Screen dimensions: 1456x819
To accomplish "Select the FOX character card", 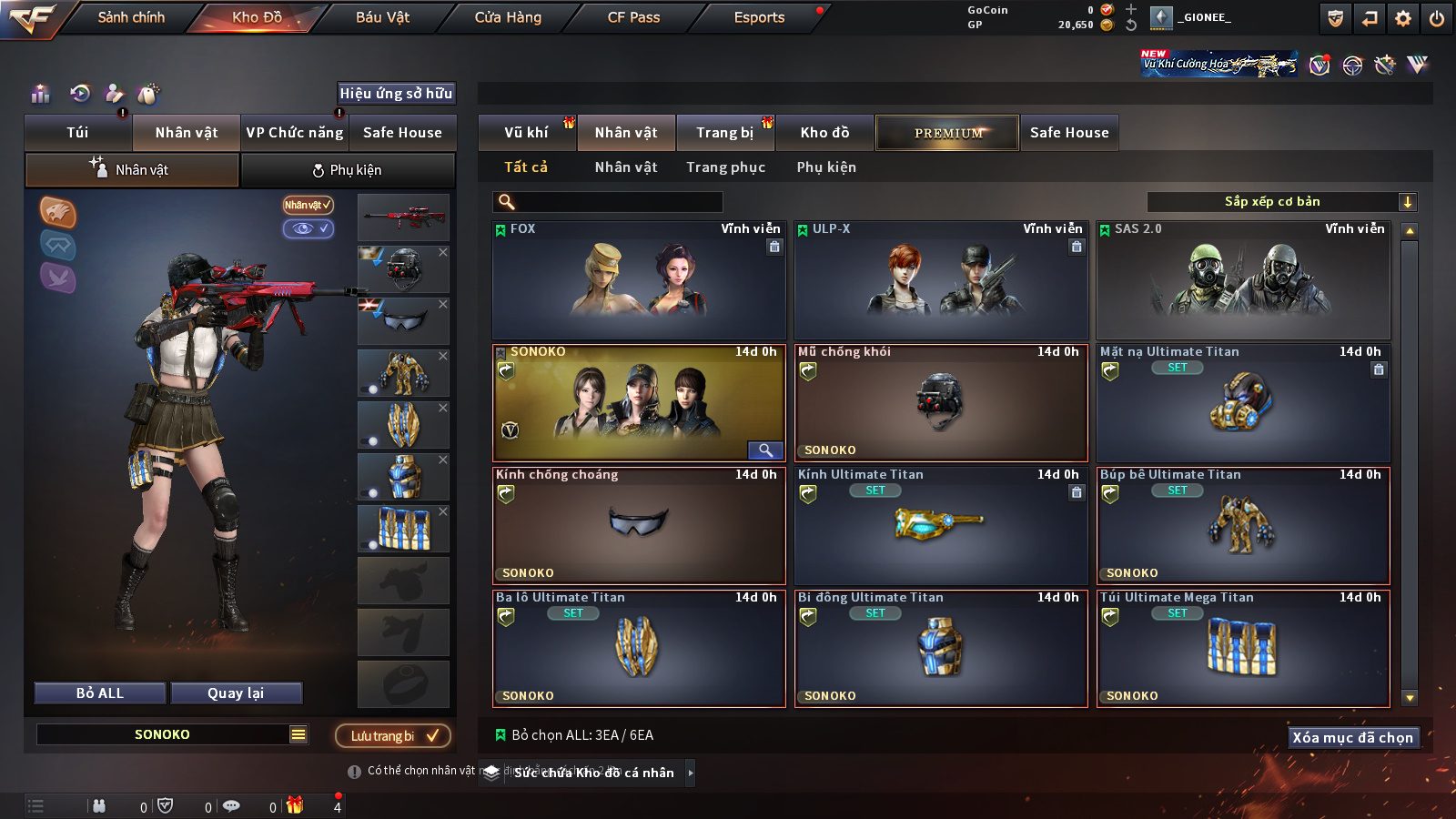I will click(639, 280).
